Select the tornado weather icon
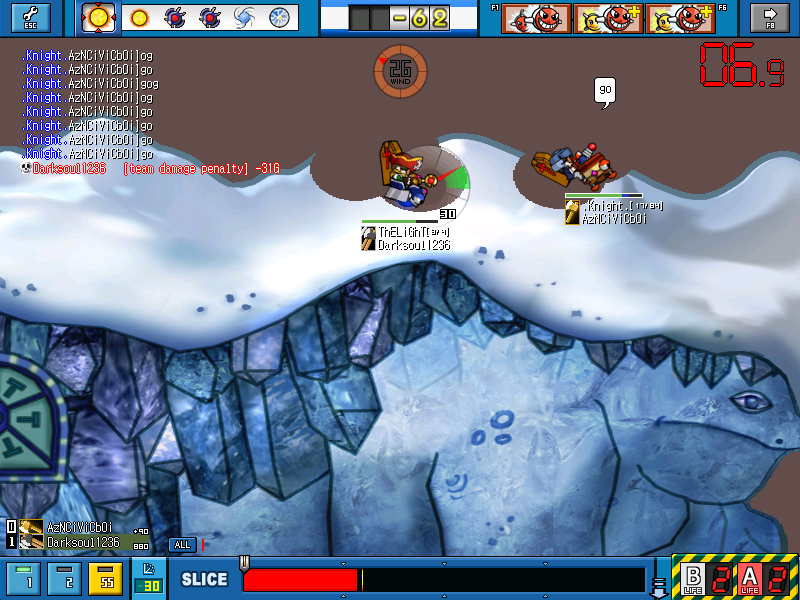The width and height of the screenshot is (800, 600). (x=245, y=17)
